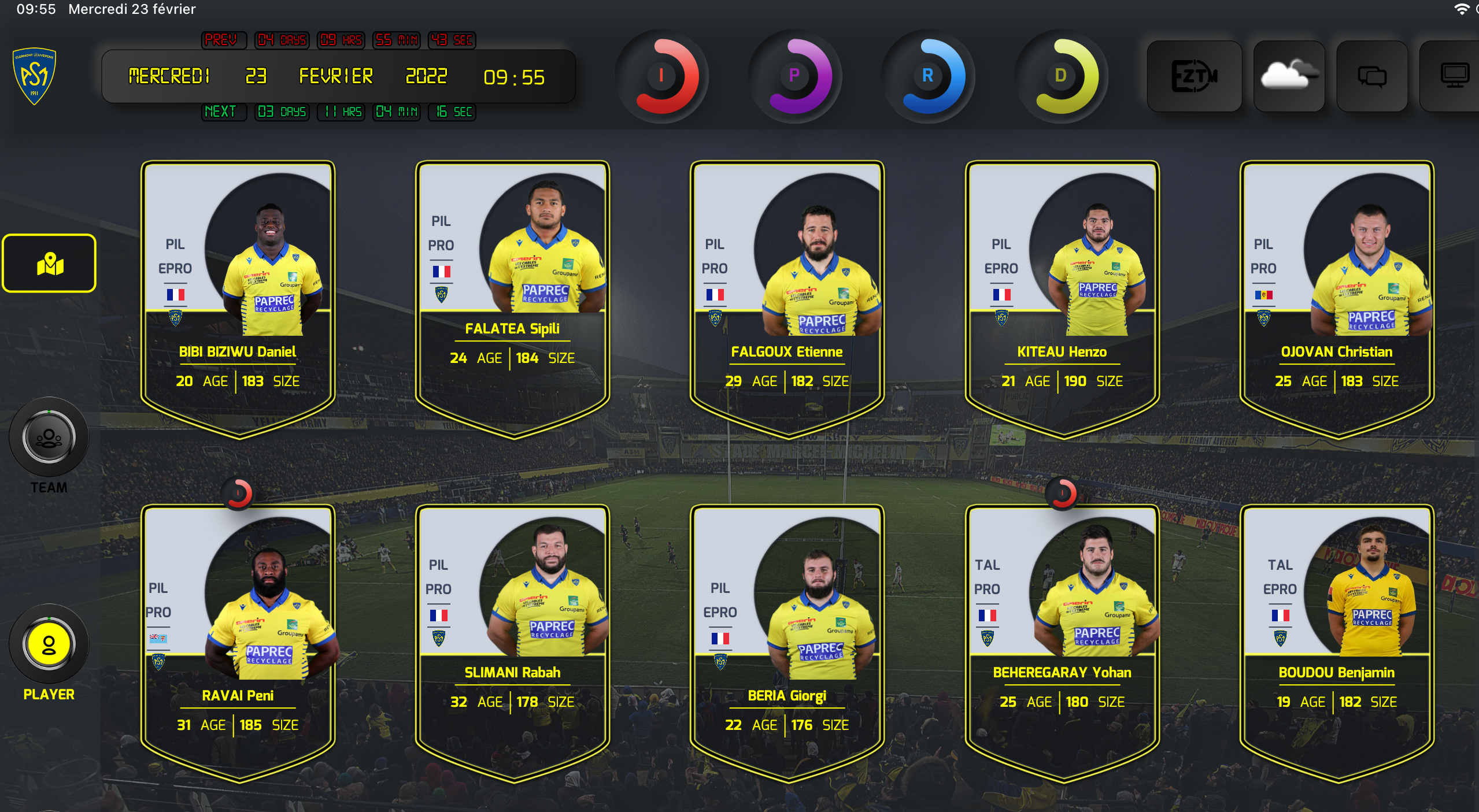
Task: Open the purple P circular gauge
Action: click(x=795, y=76)
